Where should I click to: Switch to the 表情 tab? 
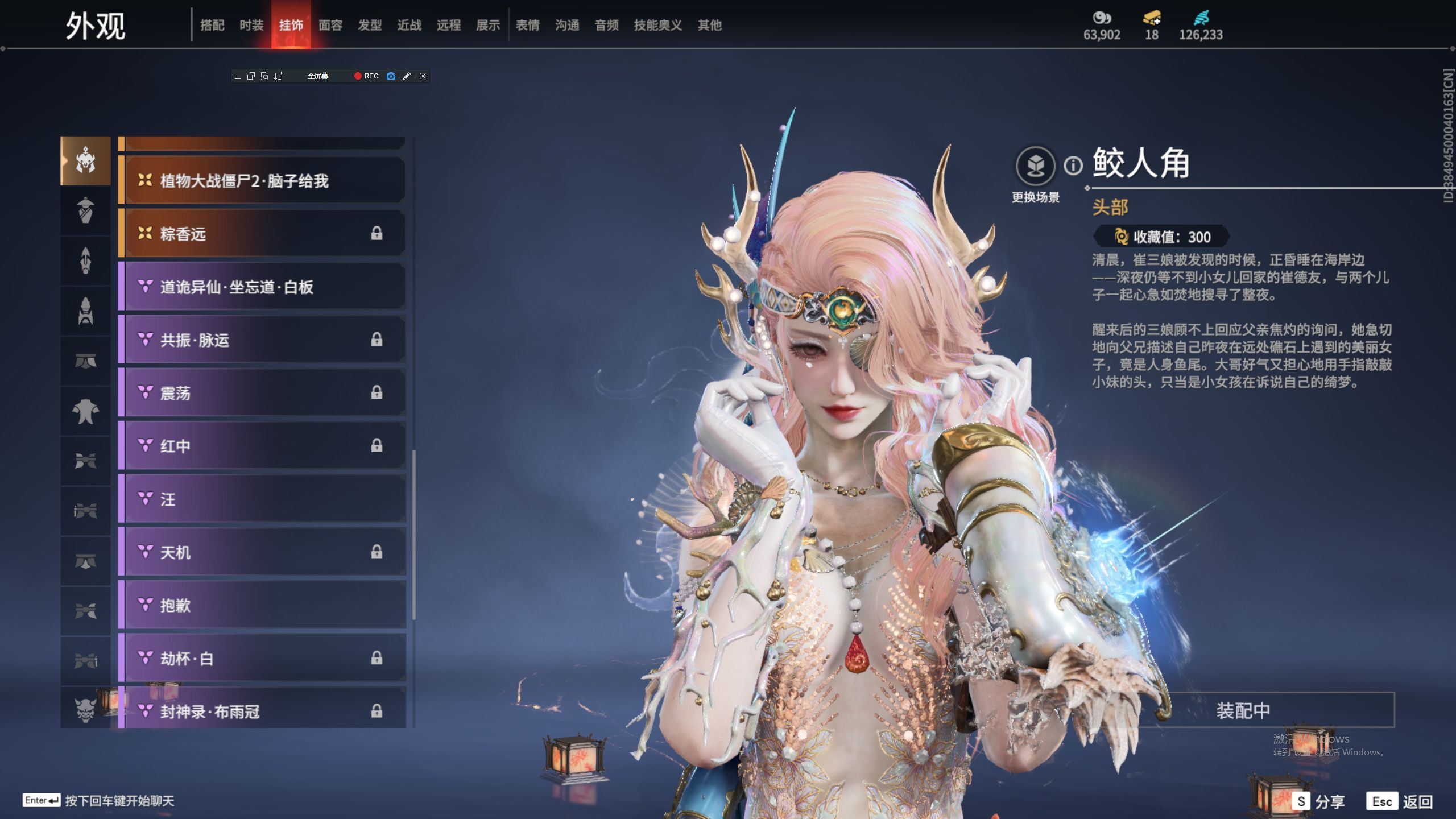click(527, 25)
